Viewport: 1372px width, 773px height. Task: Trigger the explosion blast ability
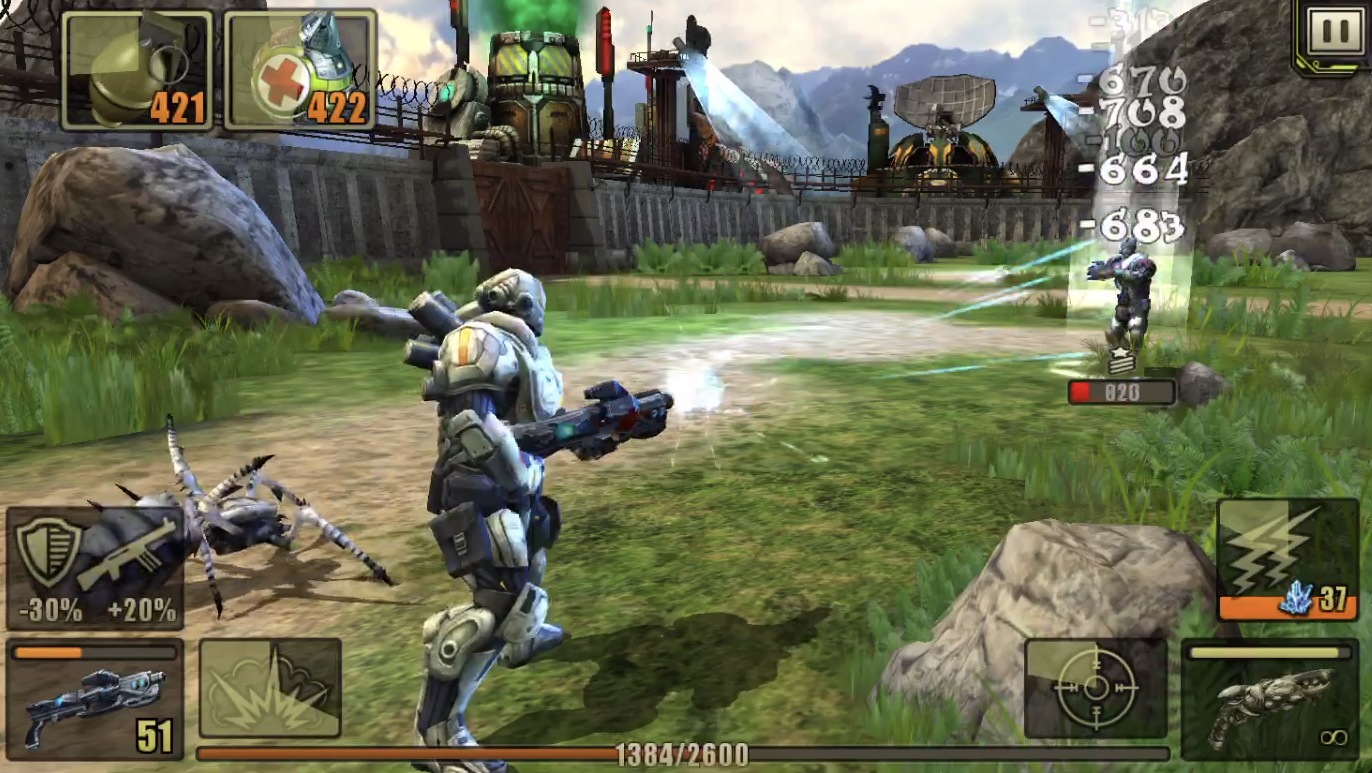pos(270,688)
